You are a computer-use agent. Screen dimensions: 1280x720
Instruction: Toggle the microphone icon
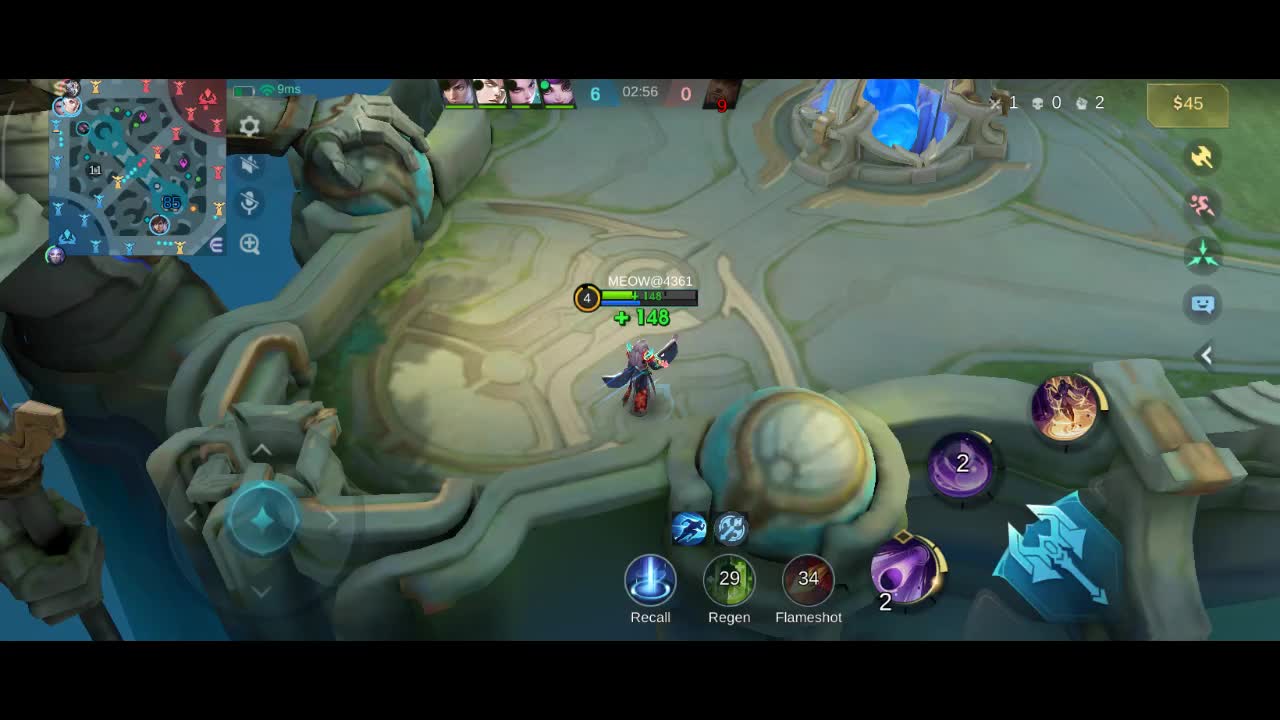point(250,204)
